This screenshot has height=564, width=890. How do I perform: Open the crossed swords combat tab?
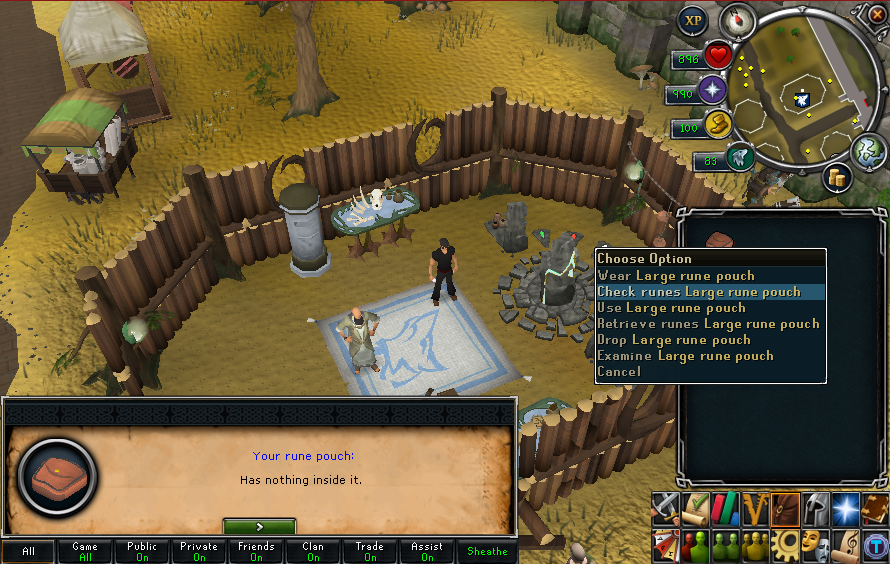point(666,508)
